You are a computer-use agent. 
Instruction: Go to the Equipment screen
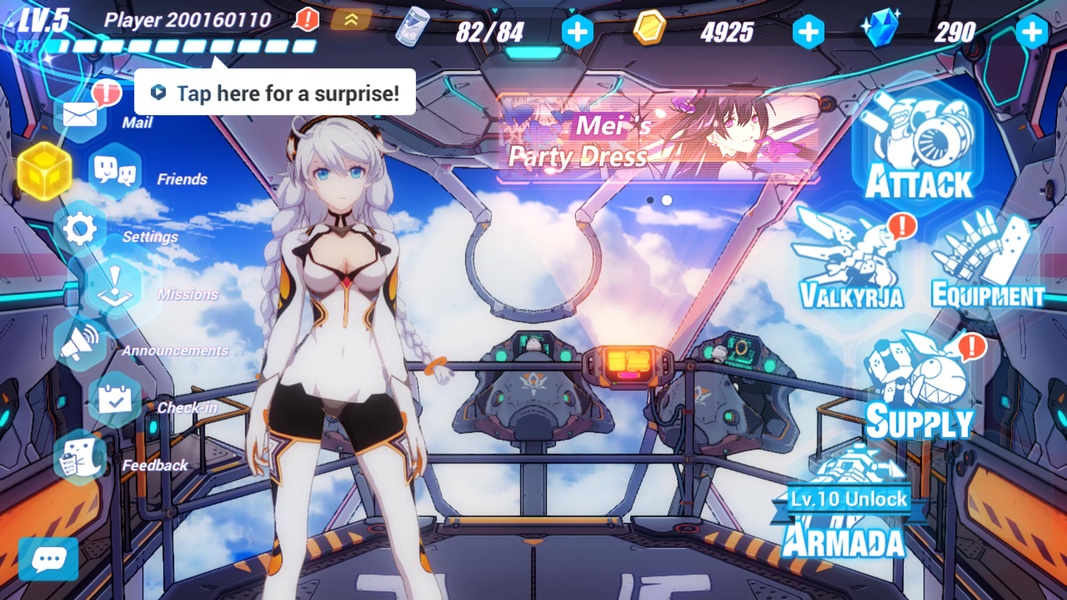[x=985, y=263]
